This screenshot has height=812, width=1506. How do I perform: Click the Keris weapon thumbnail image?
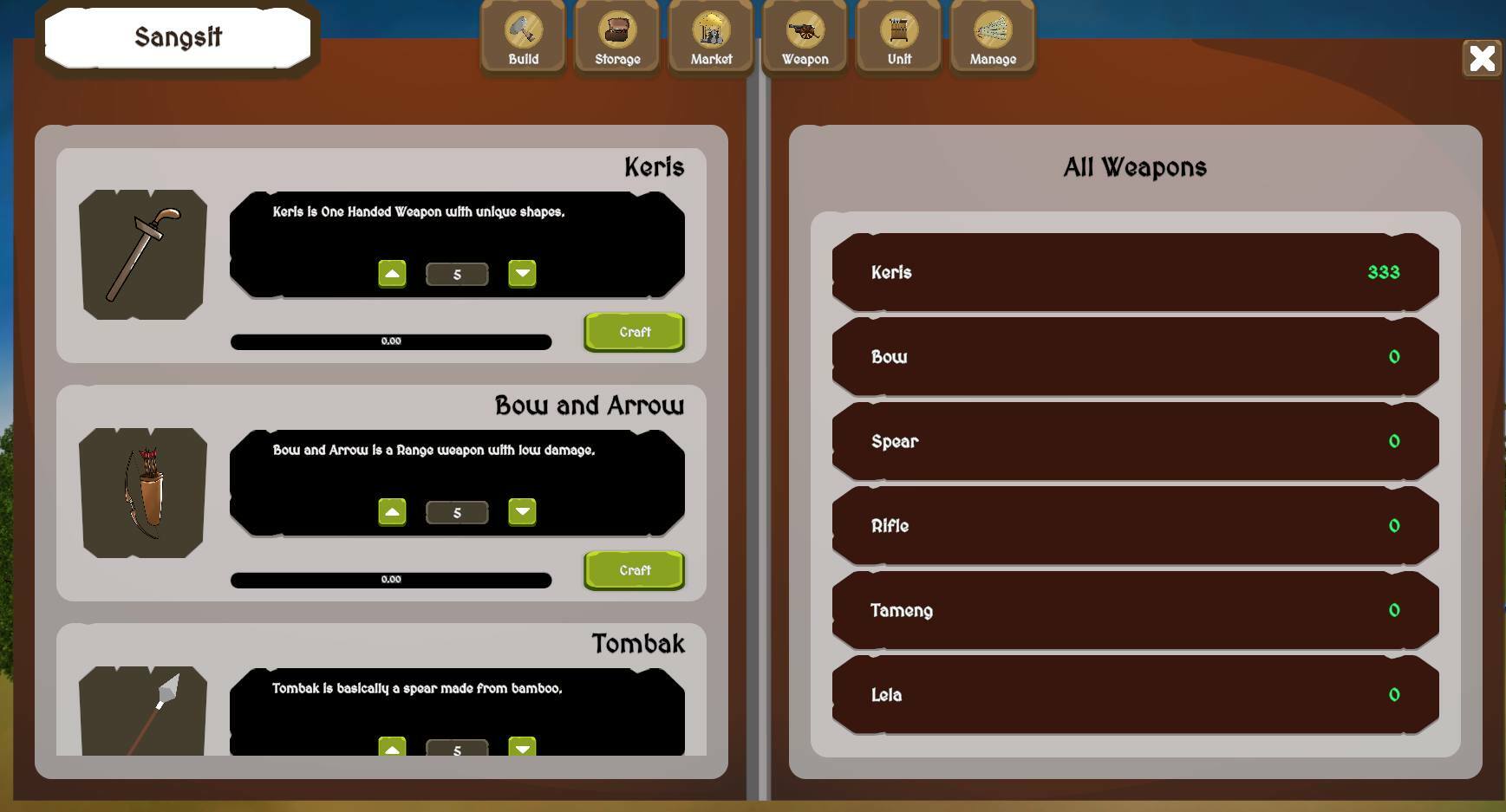click(143, 255)
